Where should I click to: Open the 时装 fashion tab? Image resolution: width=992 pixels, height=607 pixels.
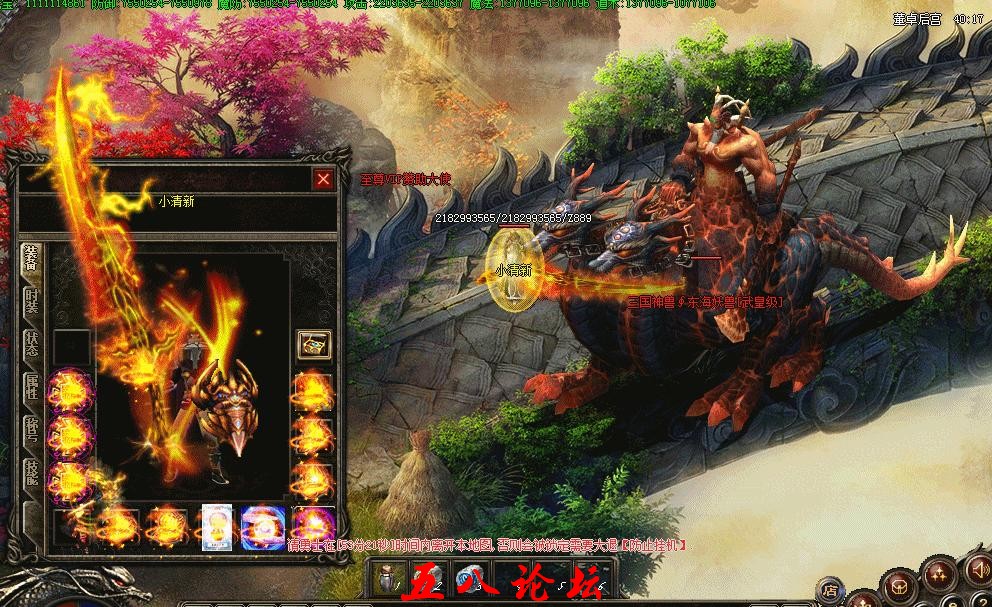tap(31, 301)
